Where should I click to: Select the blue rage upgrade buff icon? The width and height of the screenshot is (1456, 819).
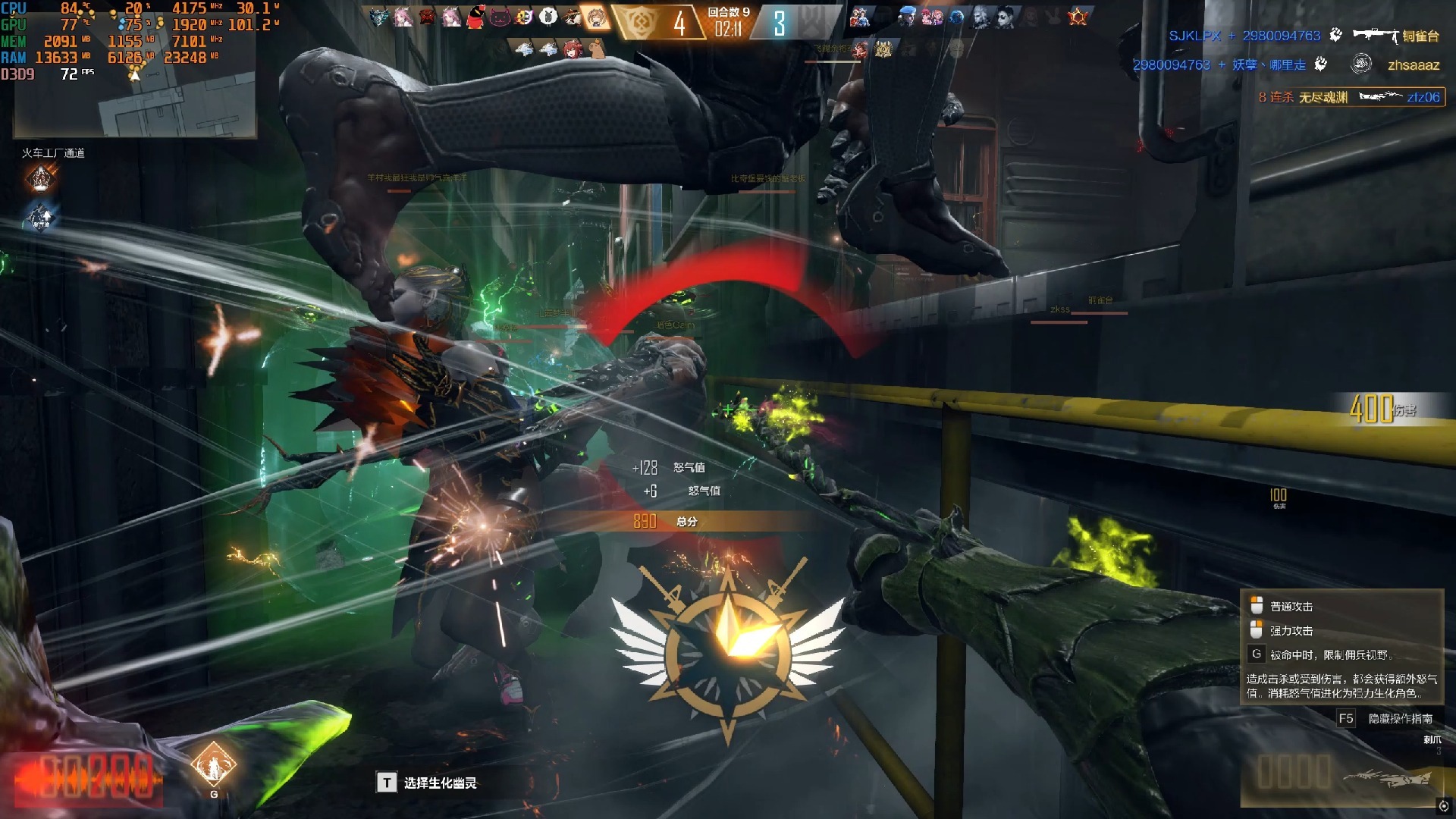[x=39, y=218]
